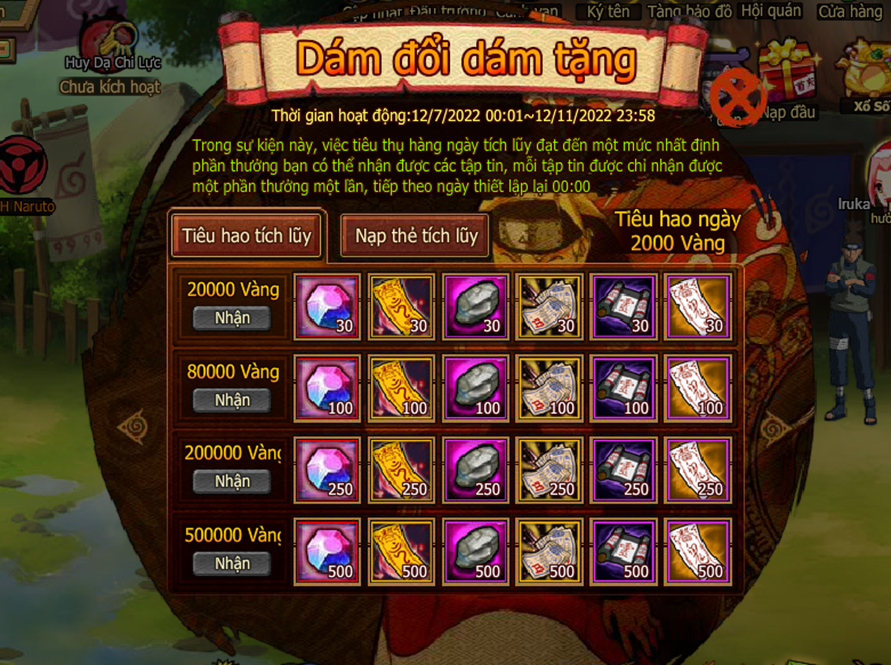Select the crystal gem reward in 20000 row
891x665 pixels.
(x=327, y=306)
